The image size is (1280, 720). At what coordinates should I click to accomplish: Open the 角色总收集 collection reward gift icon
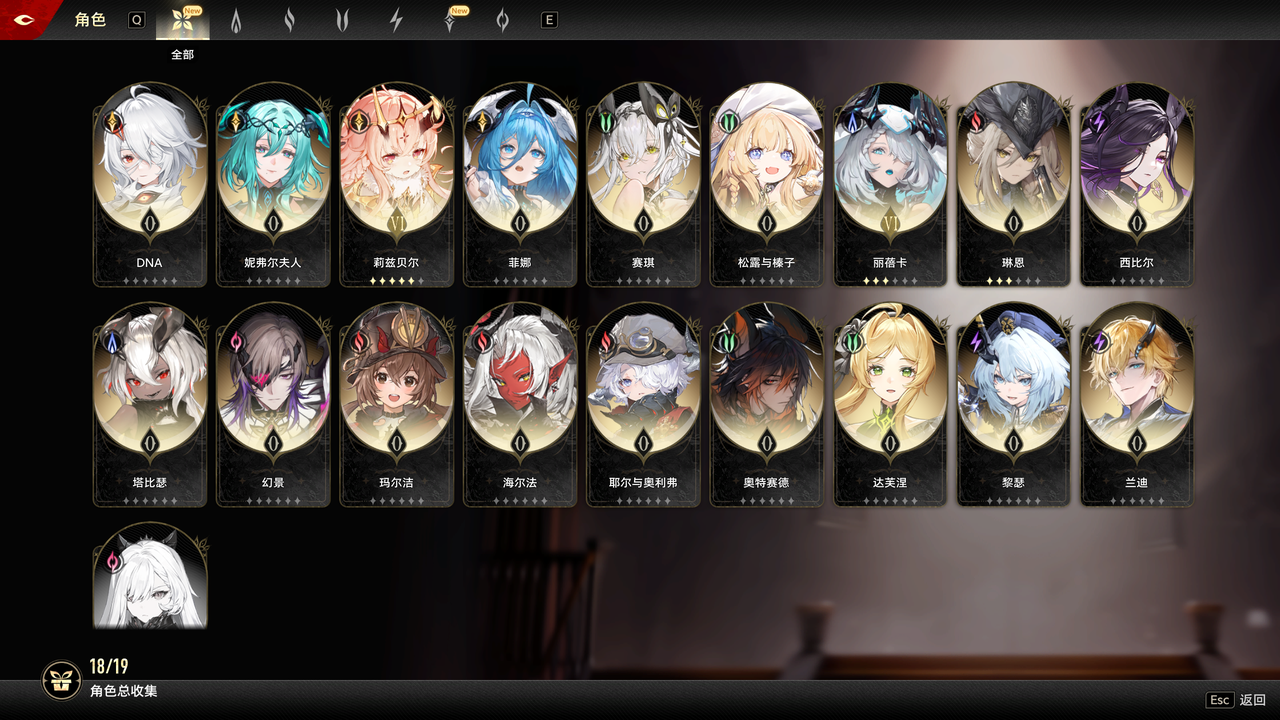[x=61, y=680]
